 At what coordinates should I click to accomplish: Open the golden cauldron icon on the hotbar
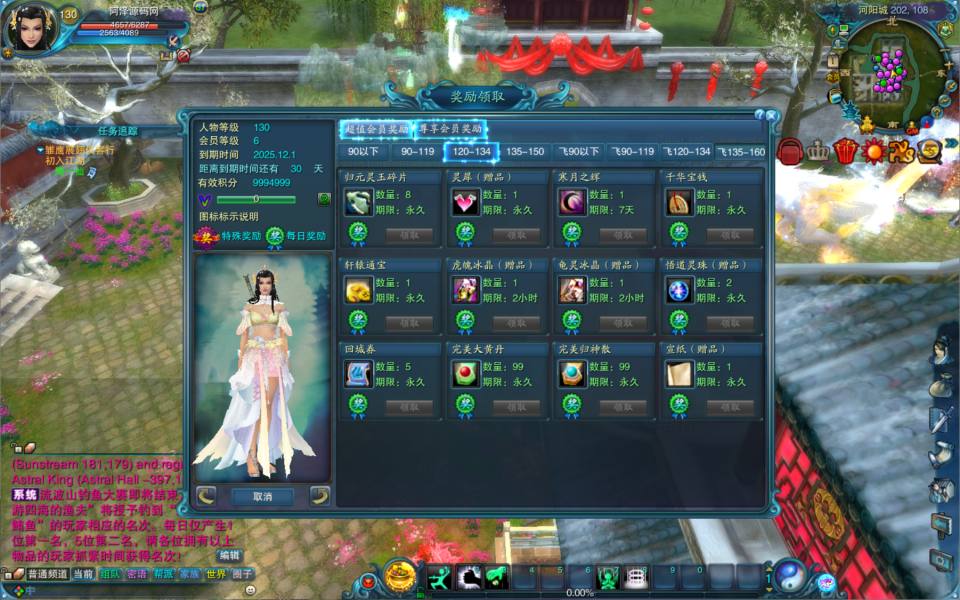400,575
